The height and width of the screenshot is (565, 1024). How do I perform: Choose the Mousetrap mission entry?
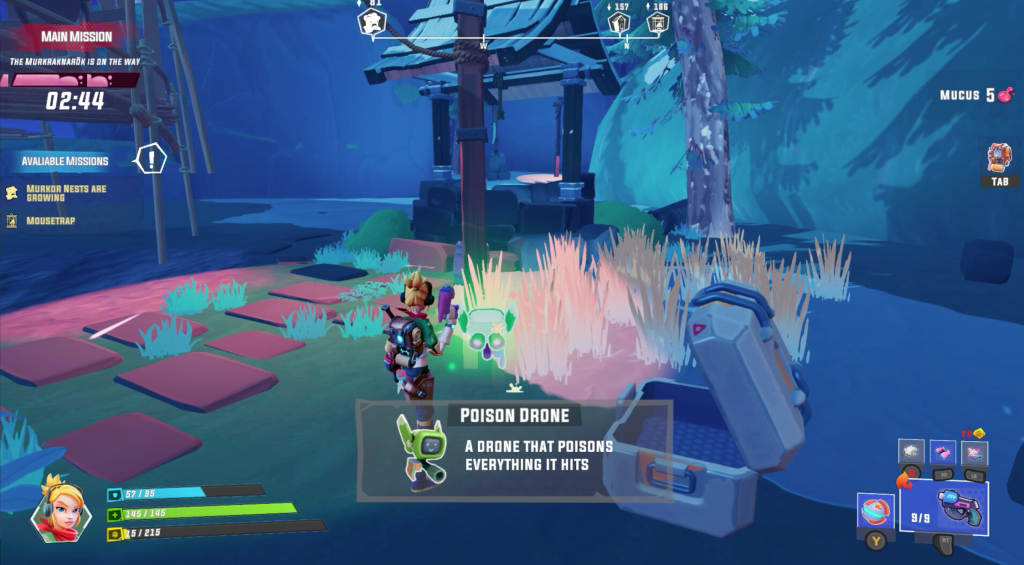[49, 220]
